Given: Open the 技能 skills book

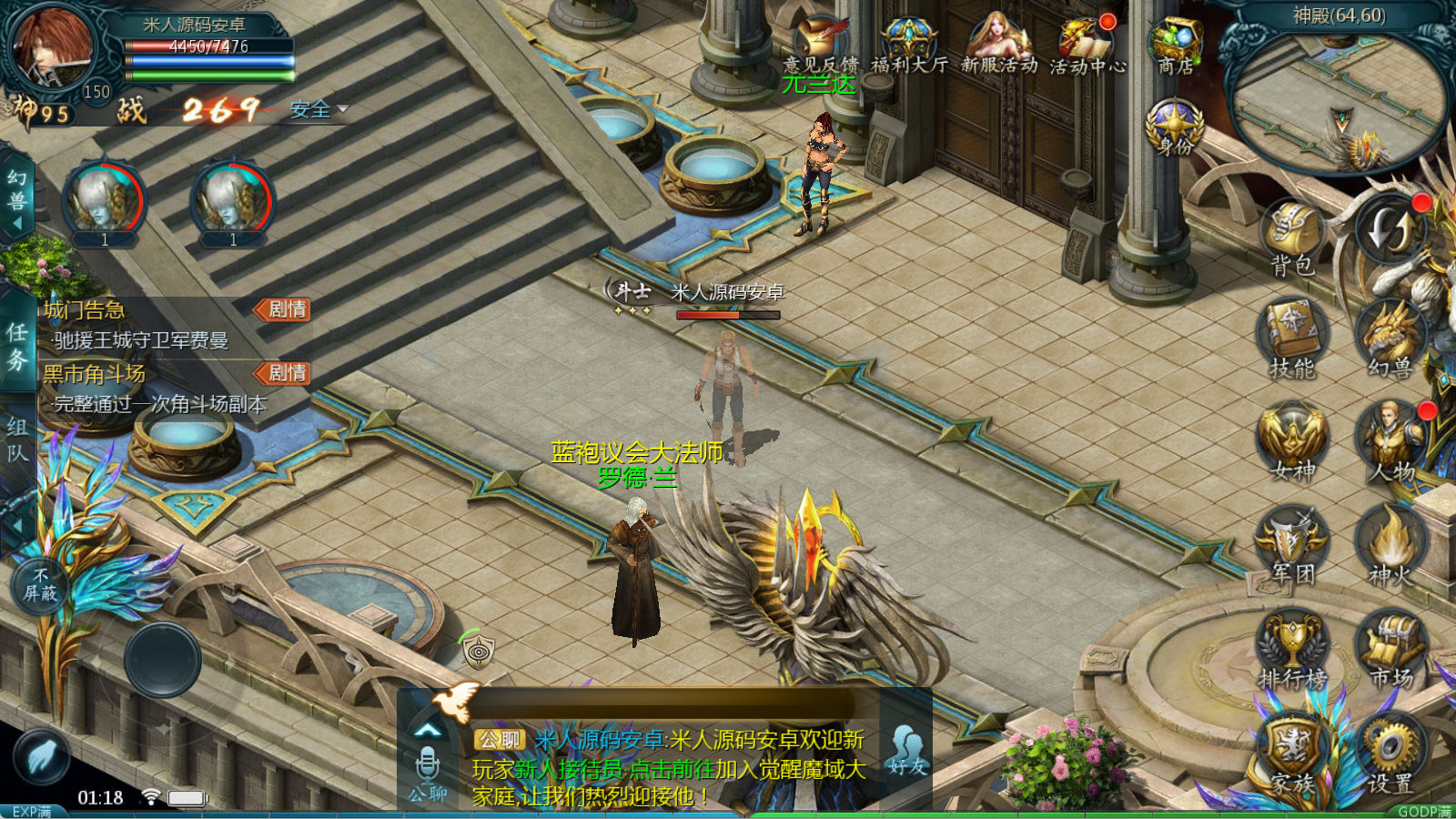Looking at the screenshot, I should (1292, 339).
